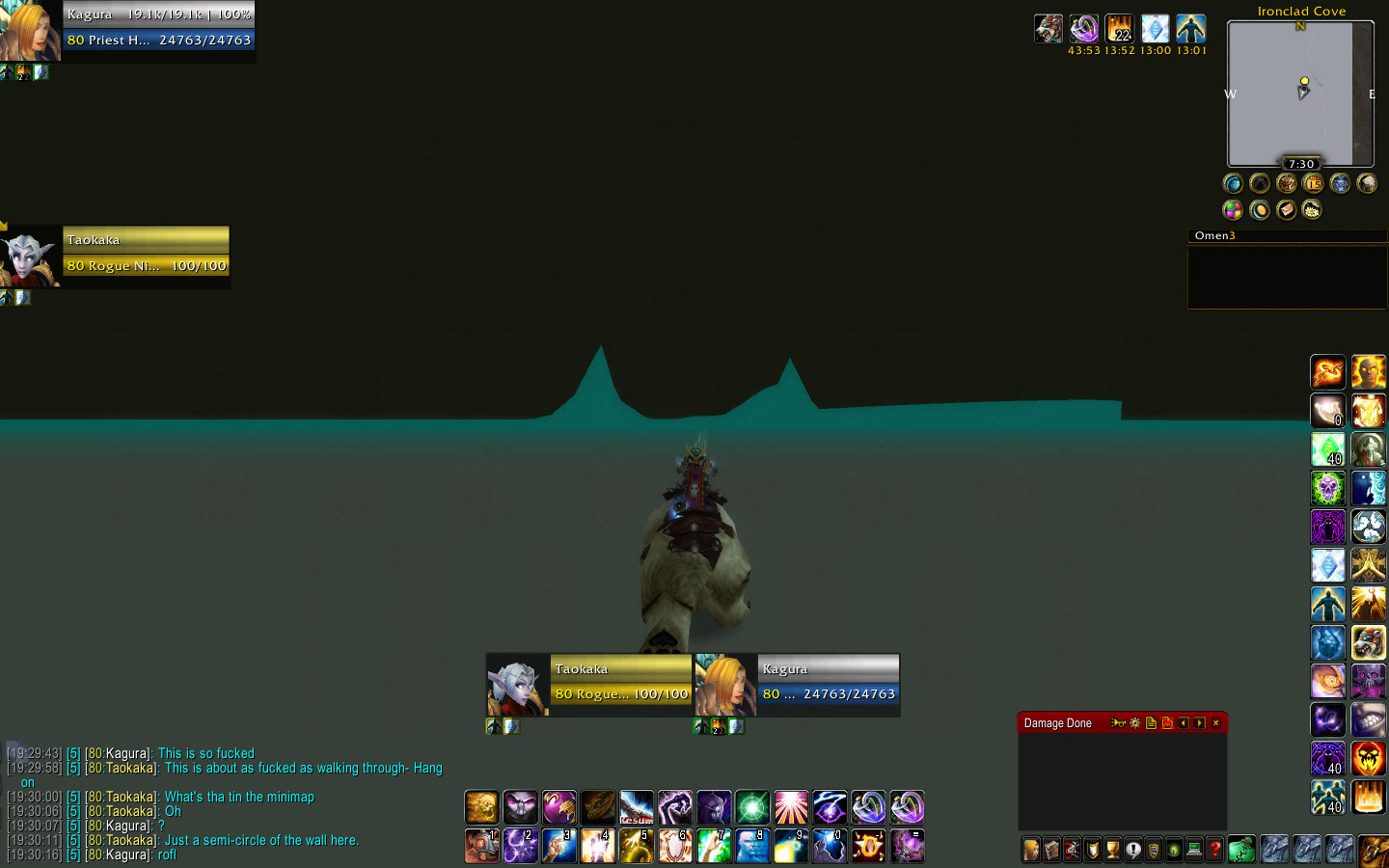Click the Omen3 threat meter title
1389x868 pixels.
coord(1214,235)
